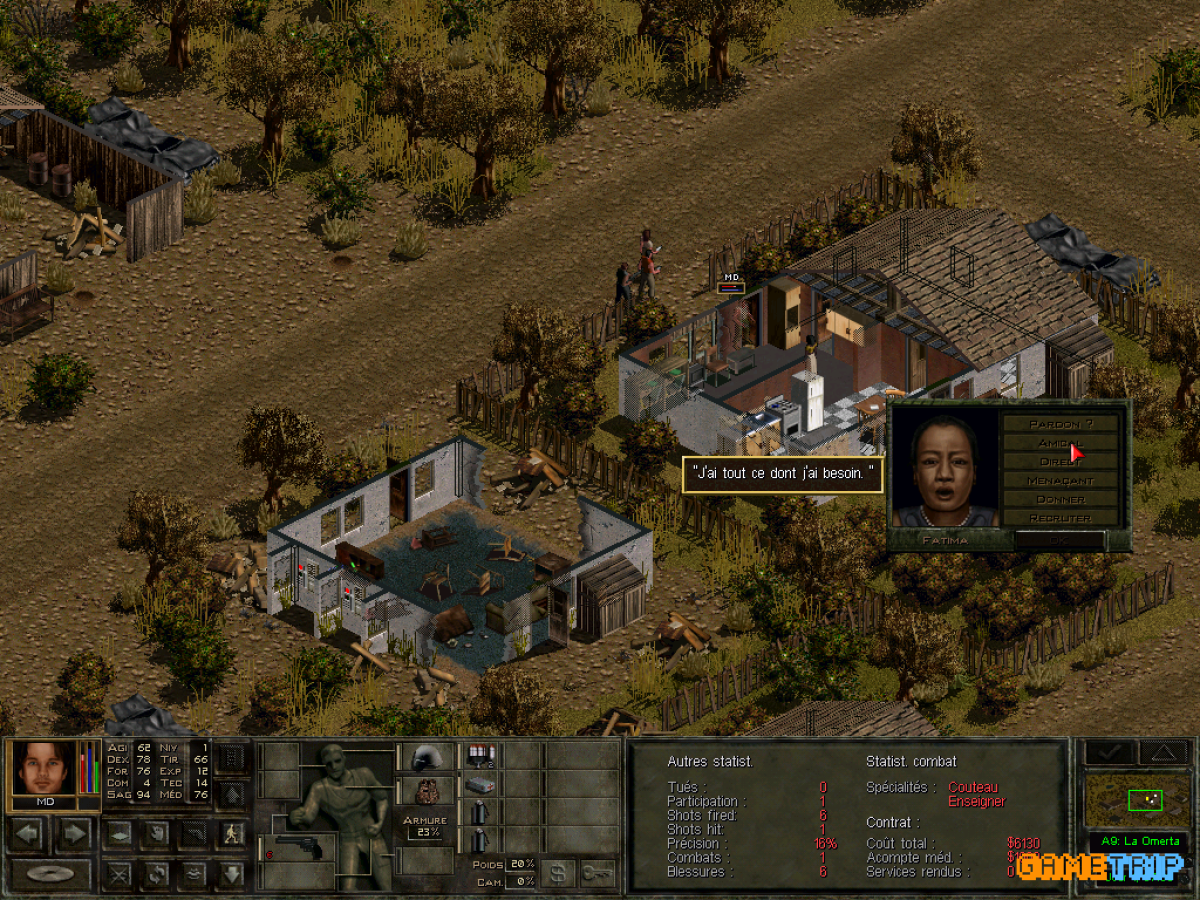1200x900 pixels.
Task: Pick the Direct dialogue approach
Action: pyautogui.click(x=1060, y=462)
